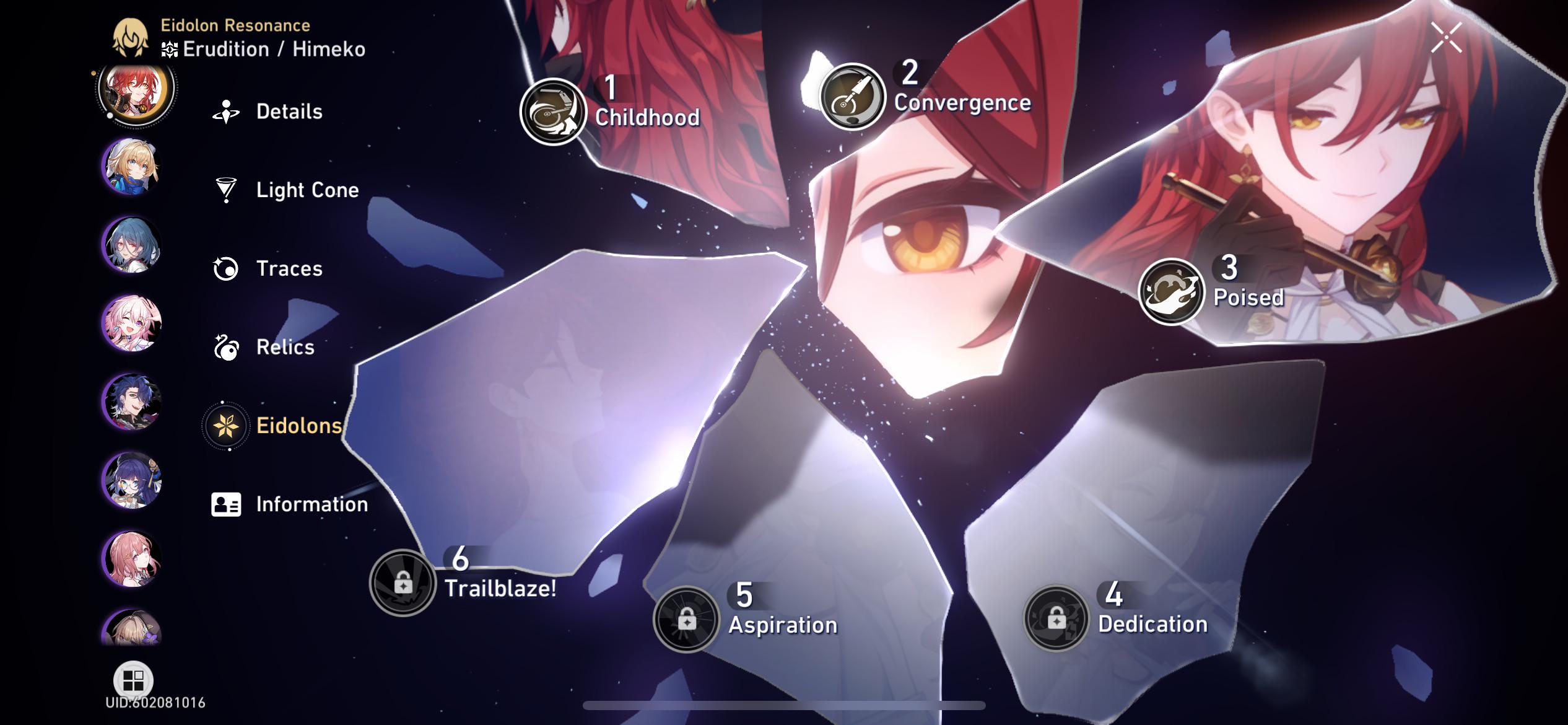Viewport: 1568px width, 725px height.
Task: Go to the Relics section
Action: [265, 347]
